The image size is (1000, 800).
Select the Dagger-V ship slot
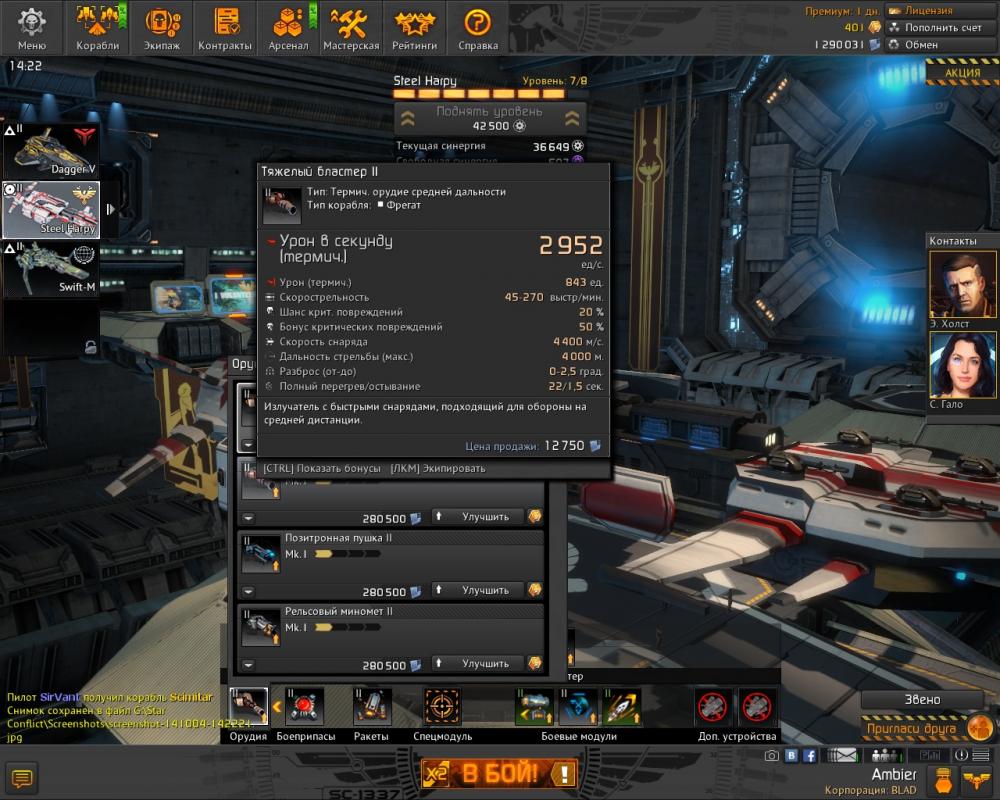click(50, 150)
